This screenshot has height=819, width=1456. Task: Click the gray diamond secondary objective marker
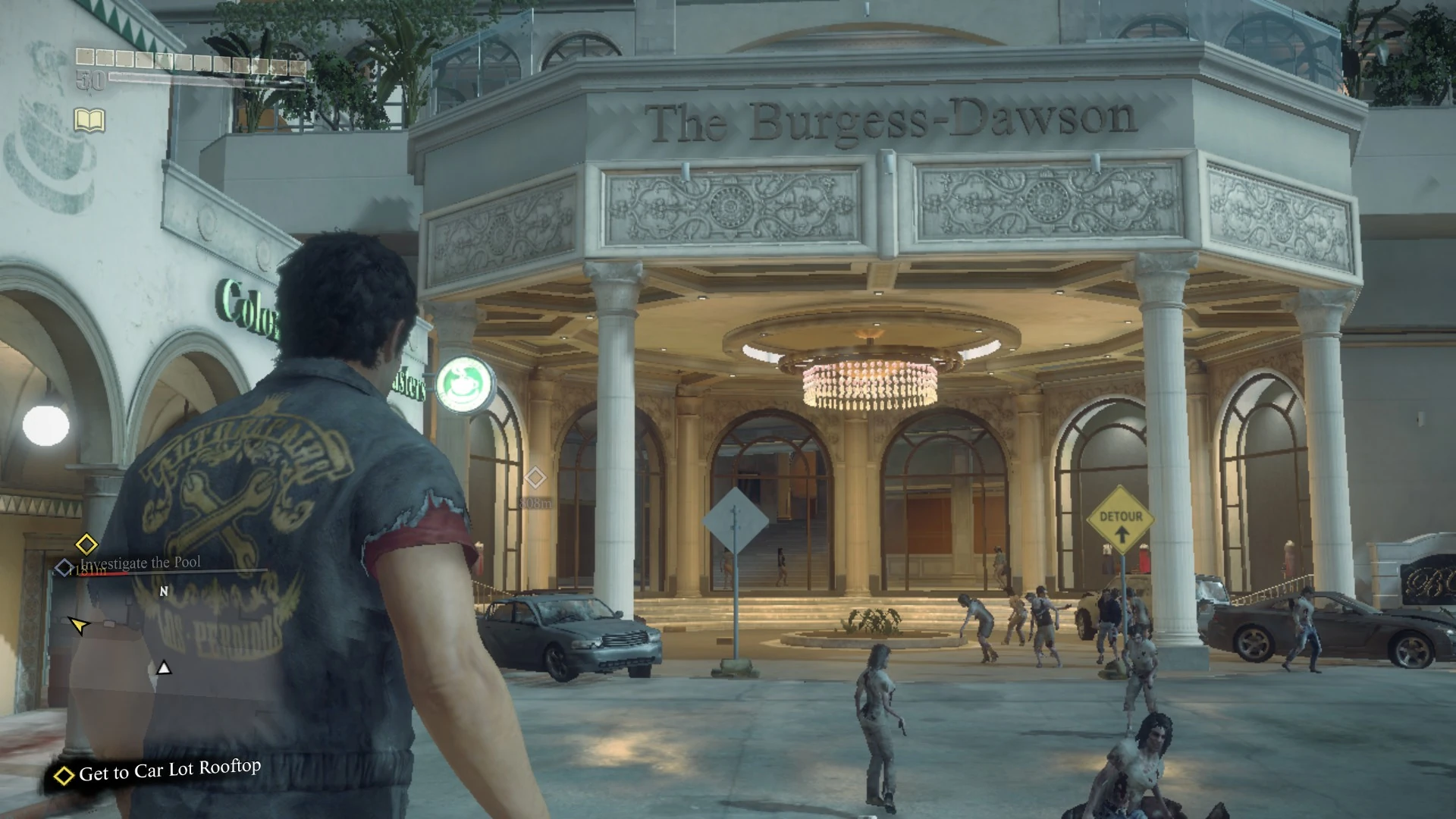[x=63, y=567]
